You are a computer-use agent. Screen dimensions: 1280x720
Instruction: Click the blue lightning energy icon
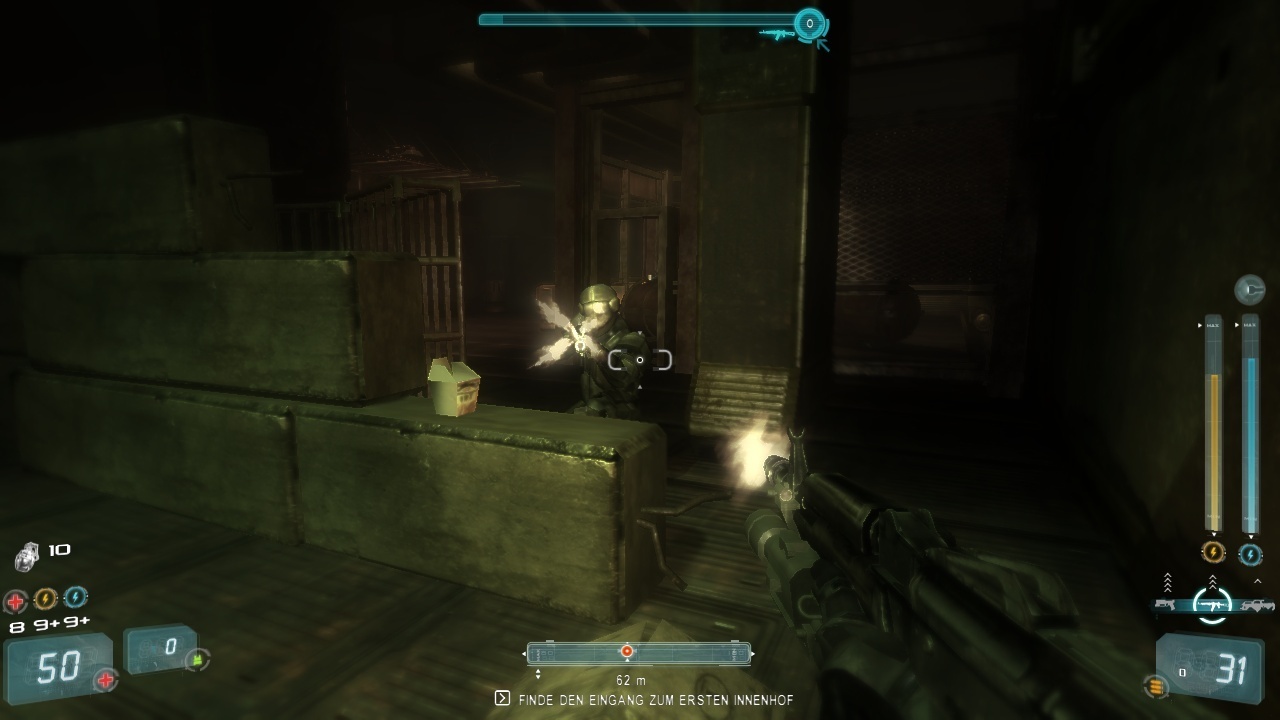click(x=76, y=598)
